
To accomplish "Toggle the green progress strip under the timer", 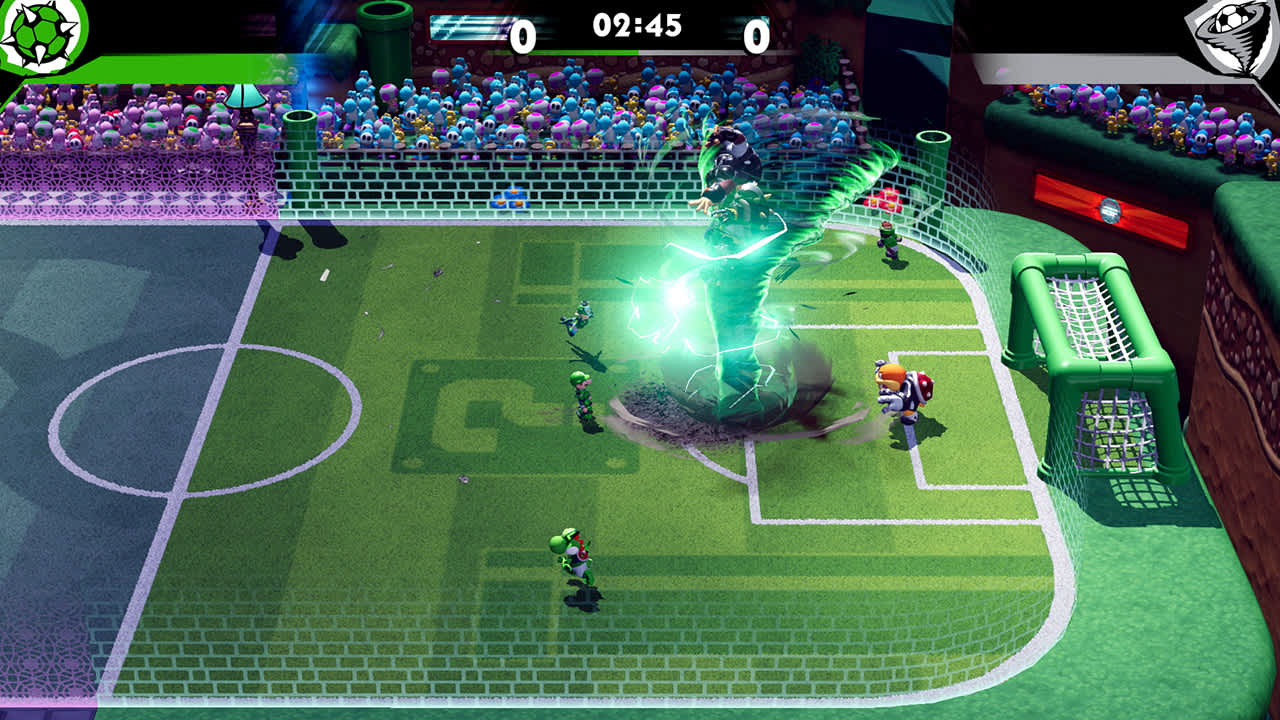I will (x=560, y=50).
